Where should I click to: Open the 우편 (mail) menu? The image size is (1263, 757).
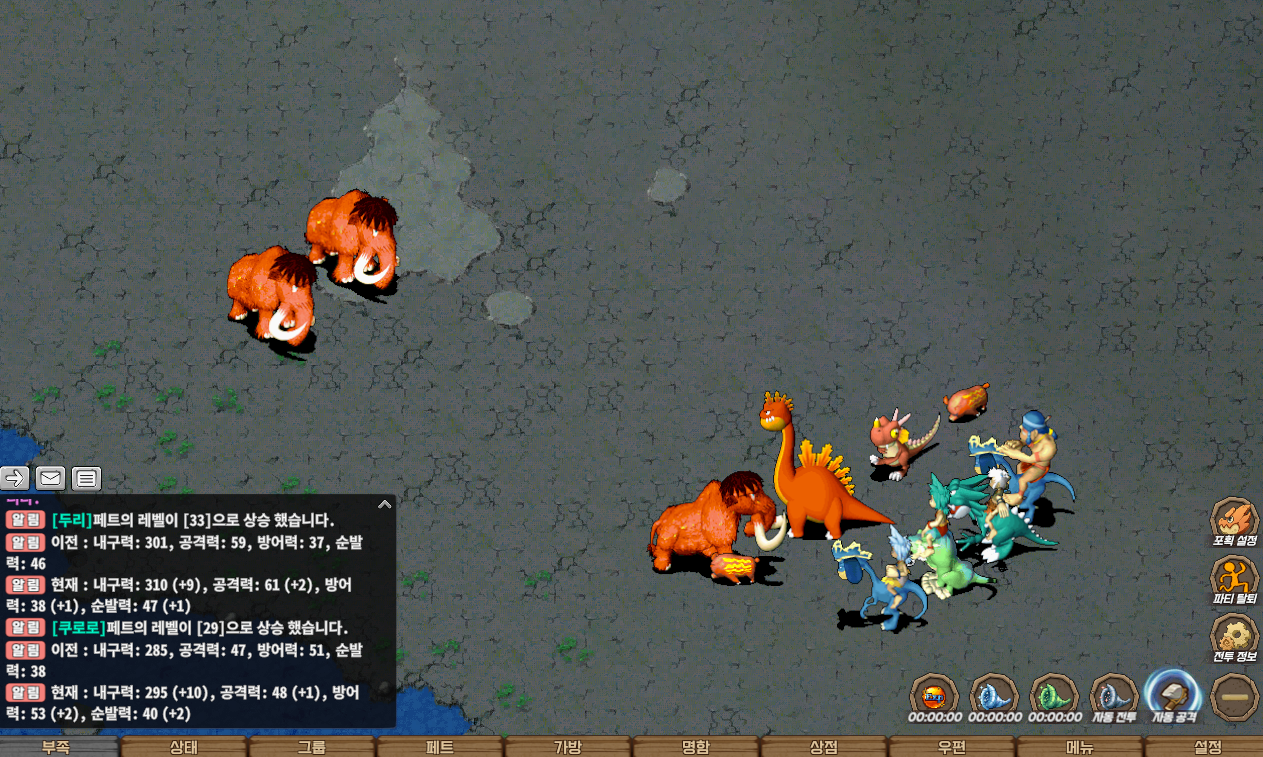952,747
